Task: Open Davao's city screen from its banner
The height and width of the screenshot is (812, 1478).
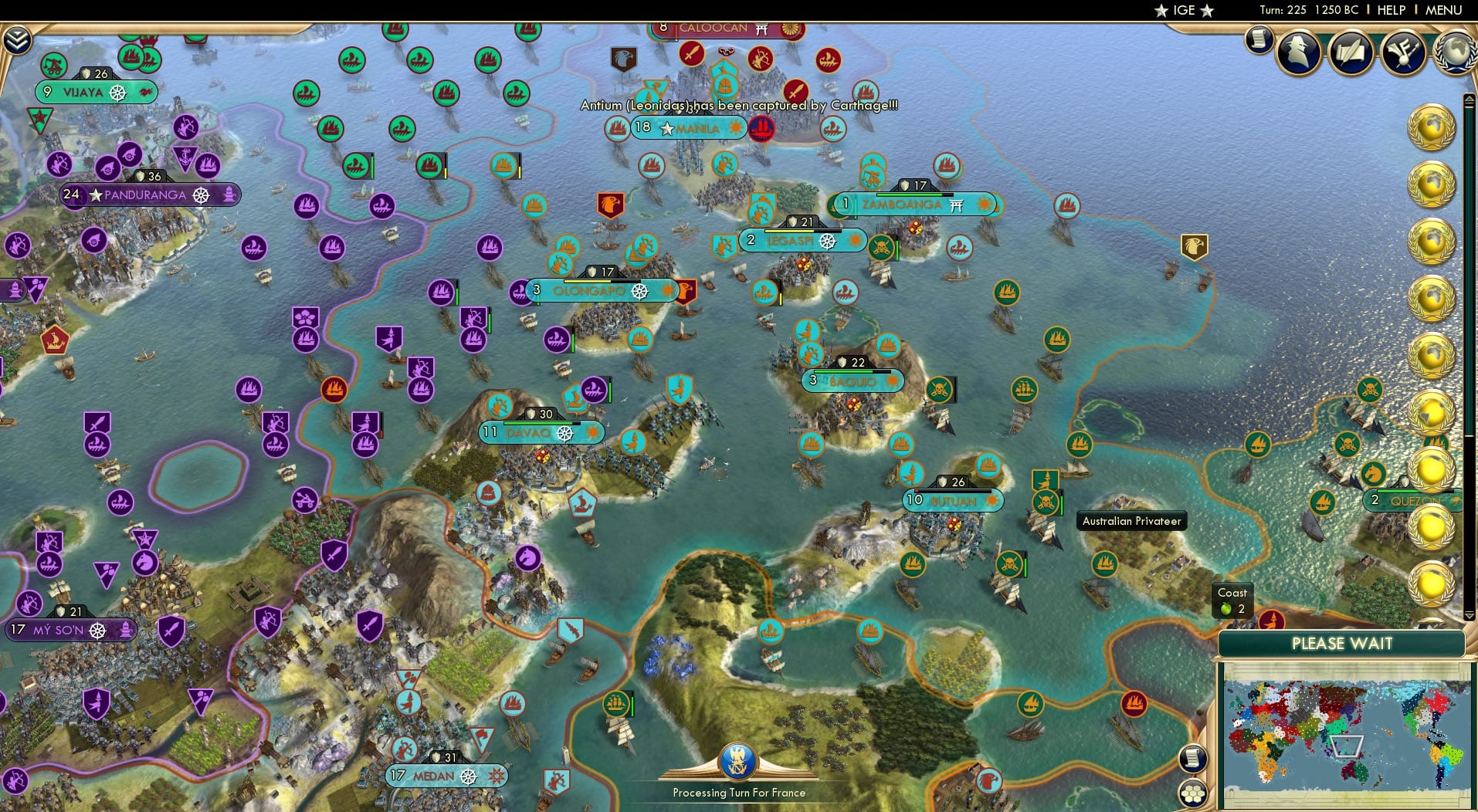Action: pos(528,432)
